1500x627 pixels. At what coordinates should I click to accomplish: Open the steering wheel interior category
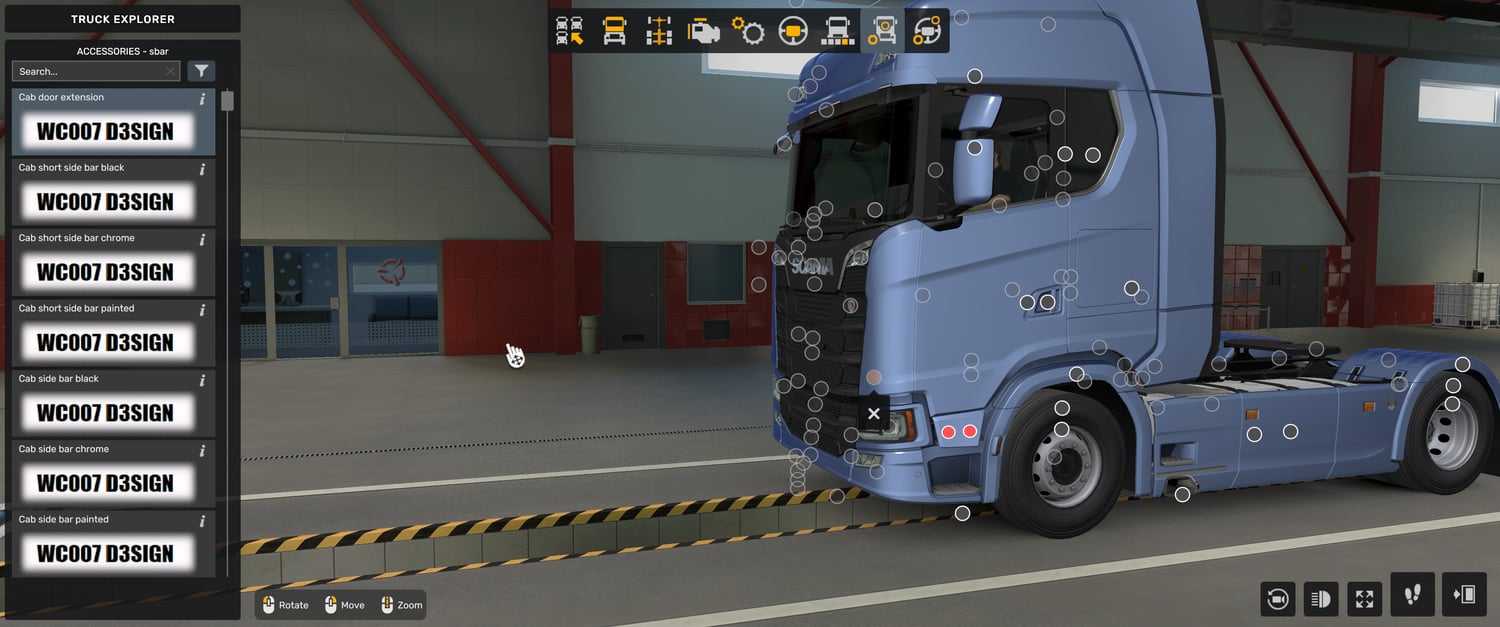point(793,31)
